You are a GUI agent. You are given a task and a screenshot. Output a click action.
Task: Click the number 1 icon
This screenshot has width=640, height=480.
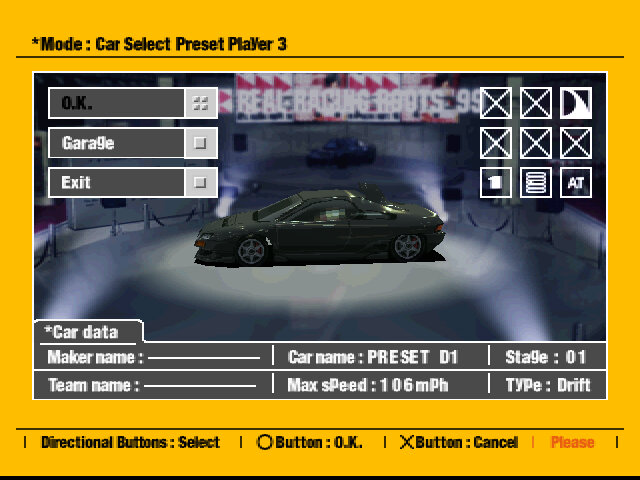pyautogui.click(x=496, y=183)
